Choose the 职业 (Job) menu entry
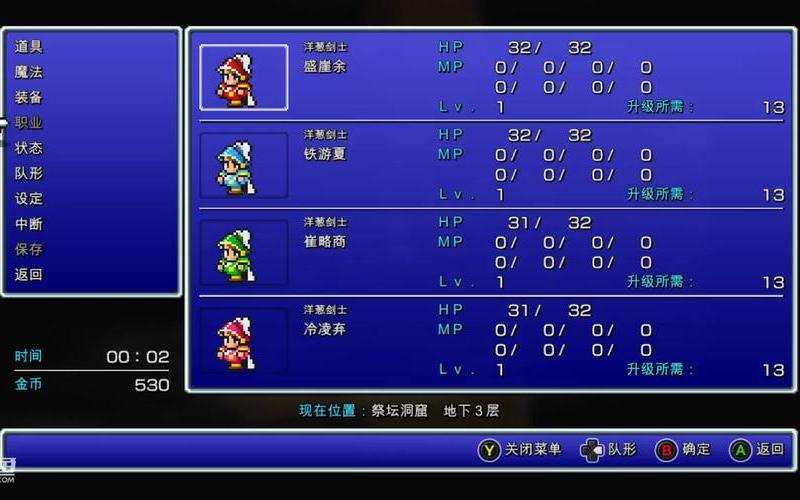This screenshot has height=500, width=800. click(x=29, y=123)
